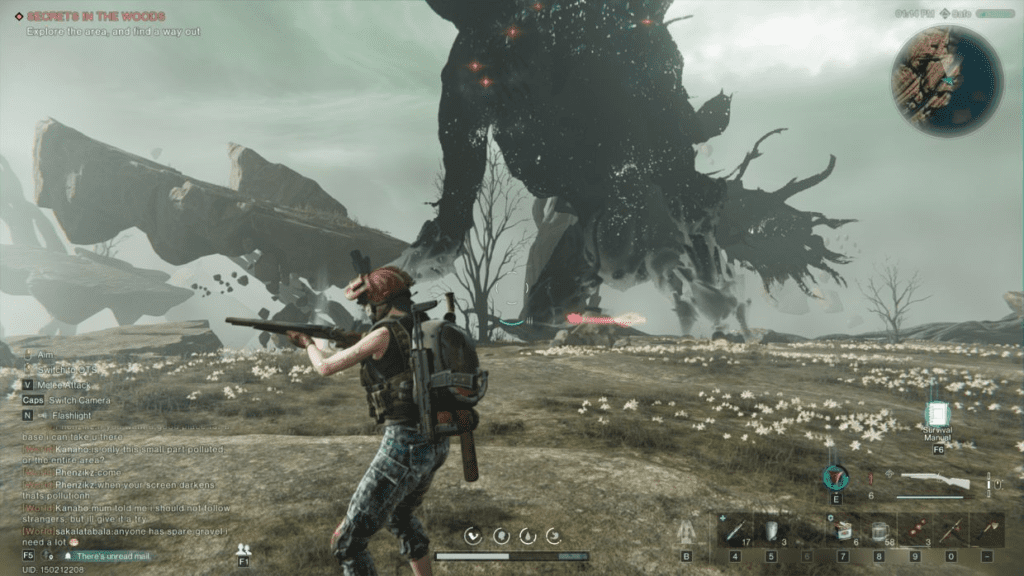Image resolution: width=1024 pixels, height=576 pixels.
Task: Open the Survival Manual icon
Action: click(x=938, y=415)
